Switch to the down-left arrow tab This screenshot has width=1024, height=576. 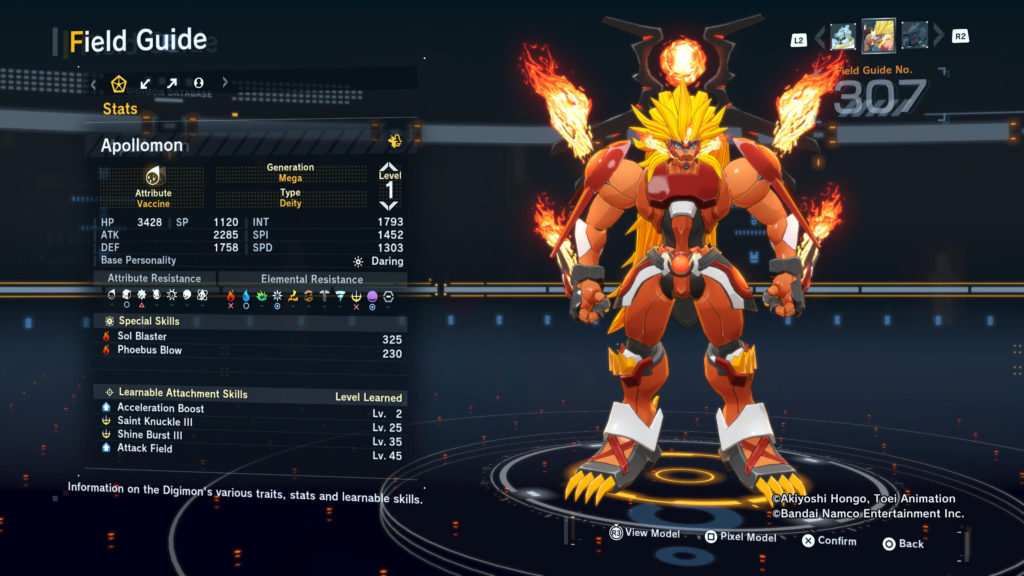coord(146,82)
